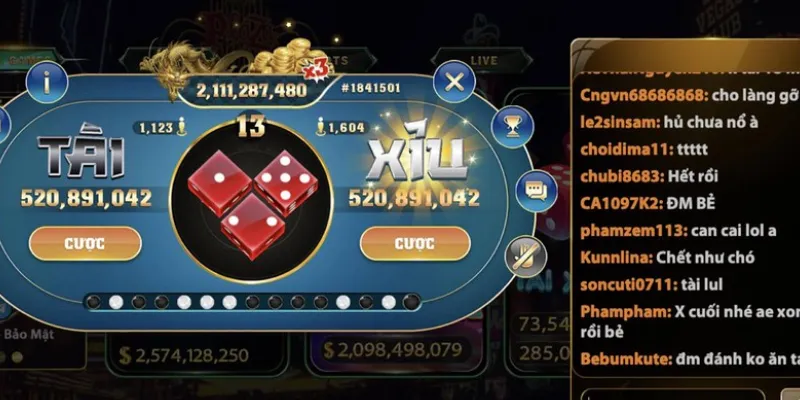Close the Tài Xỉu panel
Image resolution: width=800 pixels, height=400 pixels.
coord(454,82)
